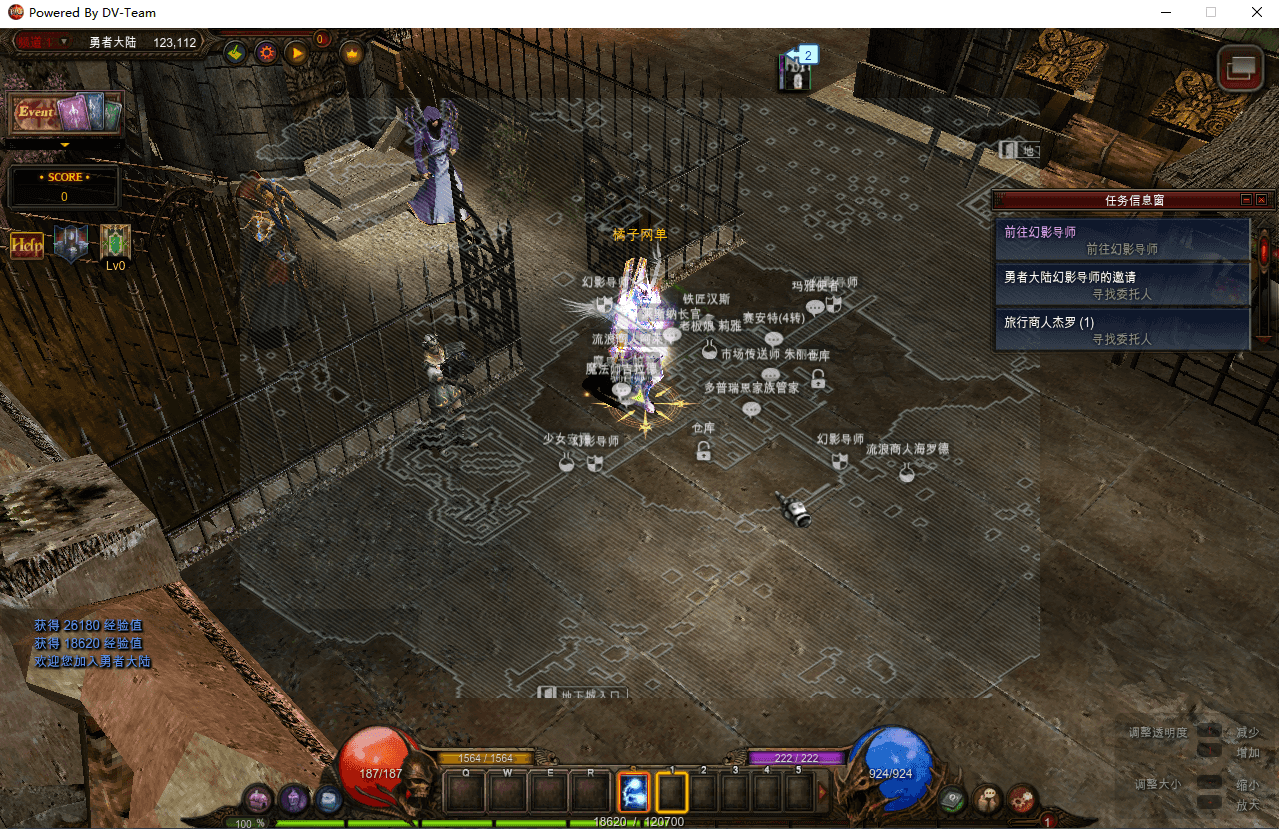Open the green Lv0 banner icon
Image resolution: width=1279 pixels, height=829 pixels.
pos(115,242)
